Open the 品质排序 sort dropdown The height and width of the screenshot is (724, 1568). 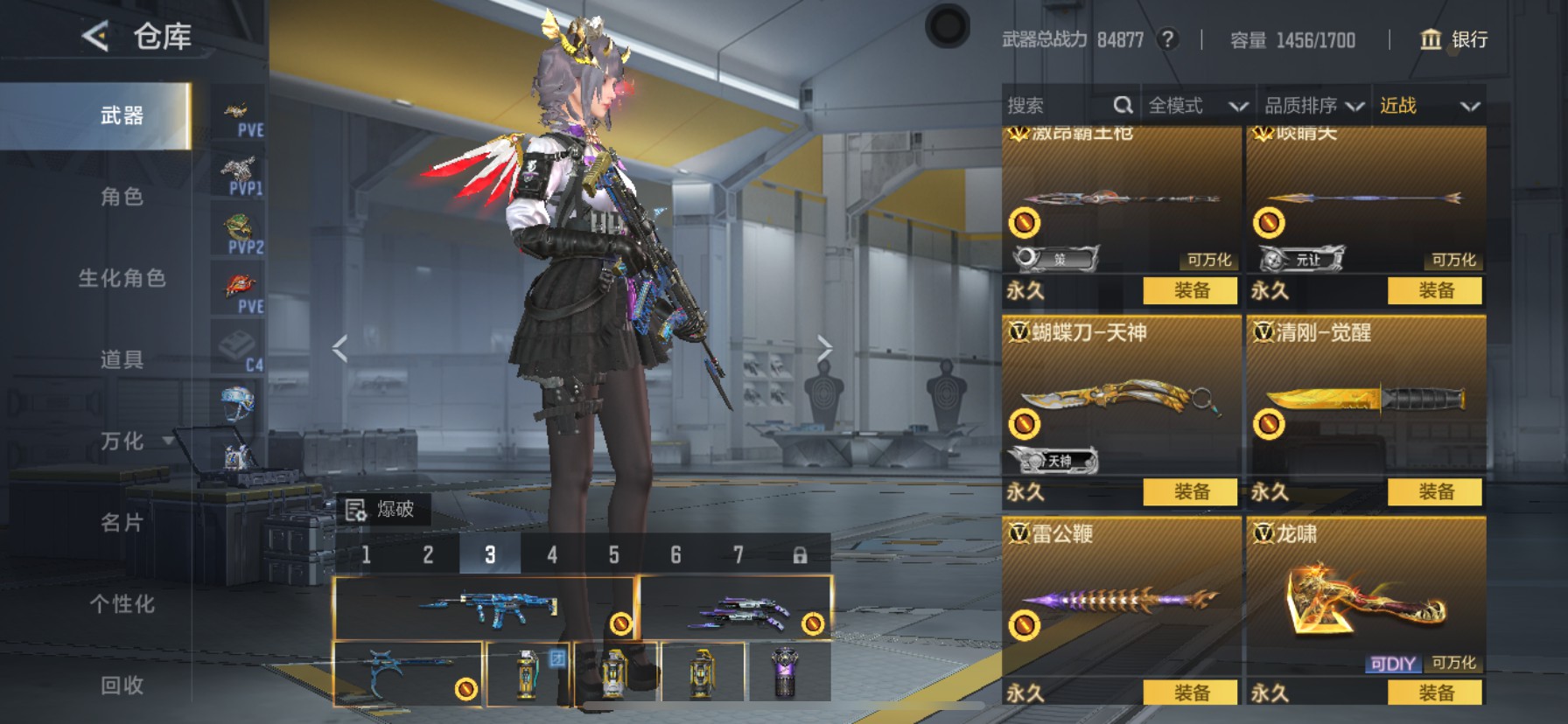1313,106
